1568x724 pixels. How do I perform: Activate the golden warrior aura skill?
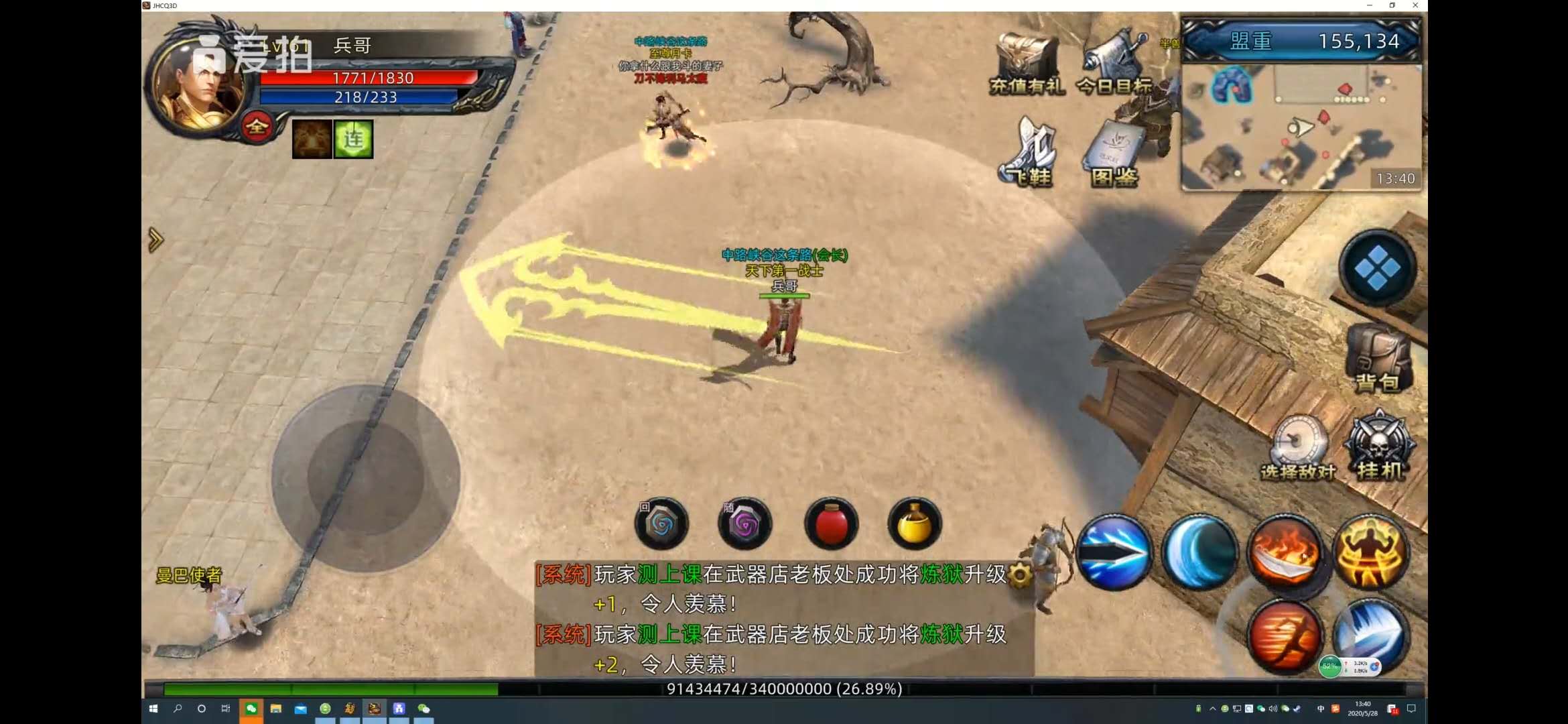pos(1370,552)
